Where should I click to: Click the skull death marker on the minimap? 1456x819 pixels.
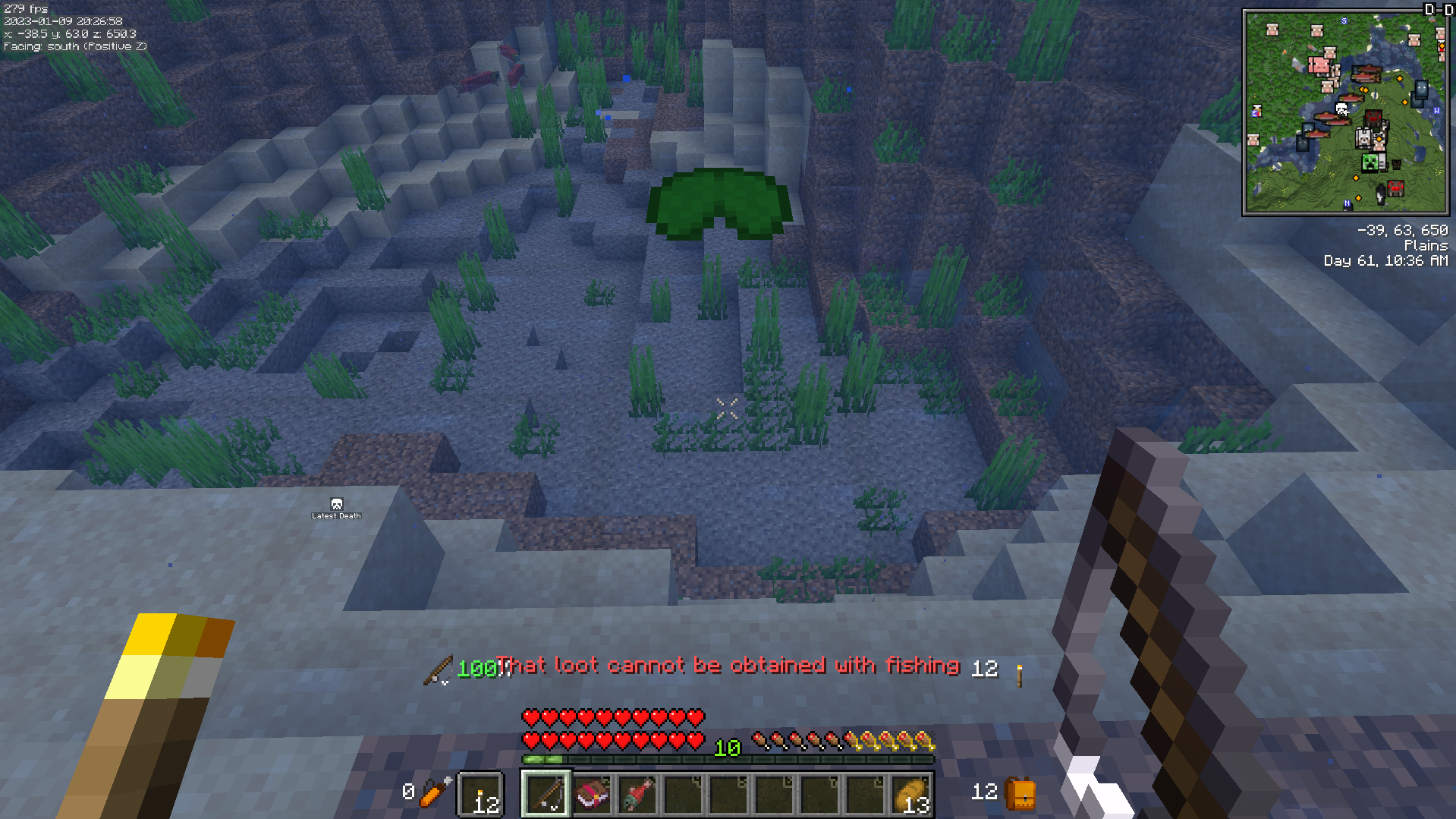click(1341, 110)
